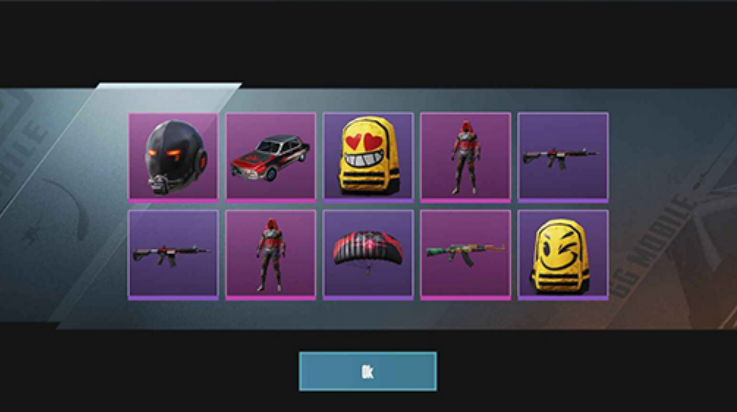Select the black helmet with red eyes

pos(173,156)
